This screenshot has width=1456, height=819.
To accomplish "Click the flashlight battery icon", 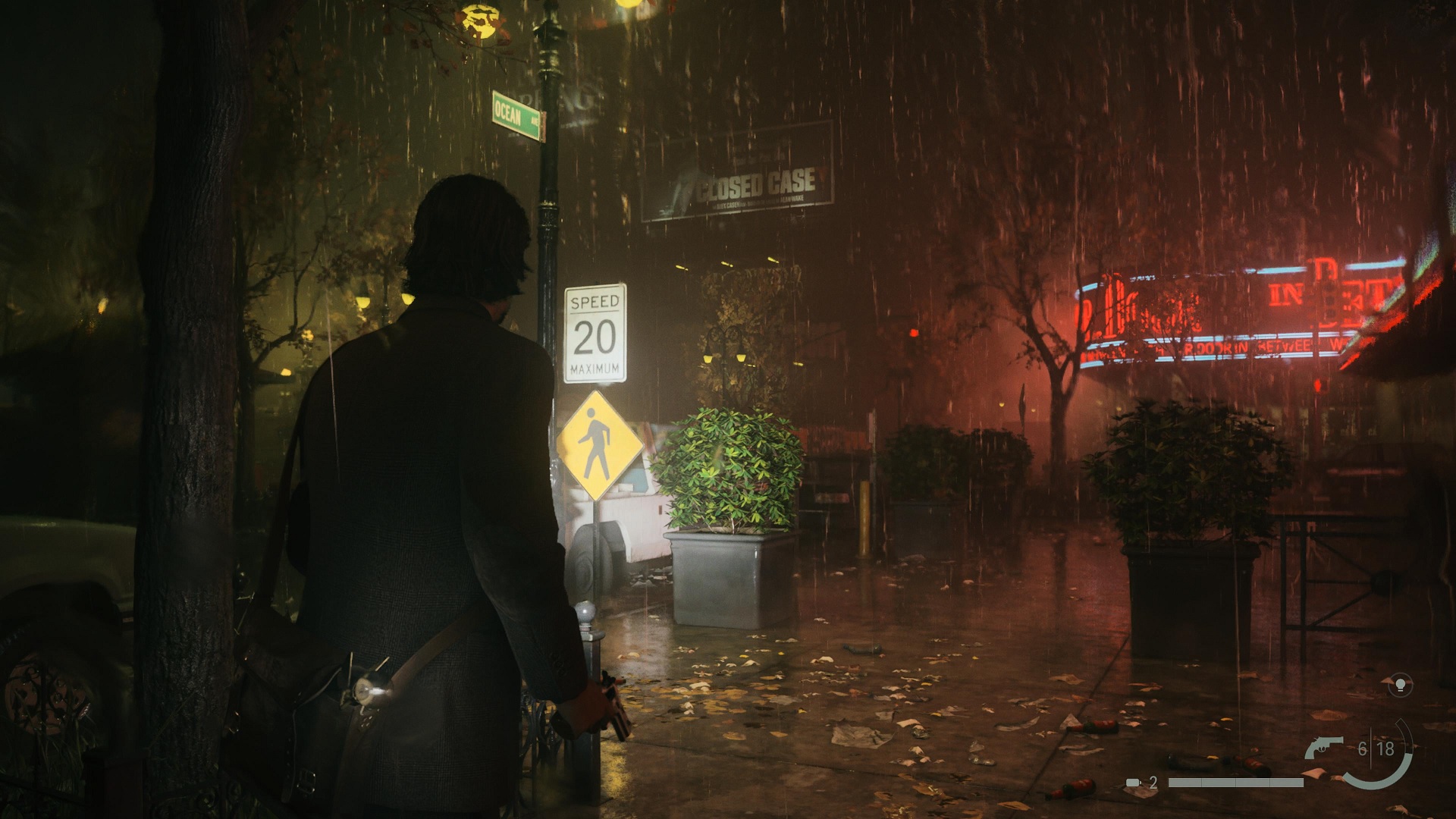I will point(1134,782).
